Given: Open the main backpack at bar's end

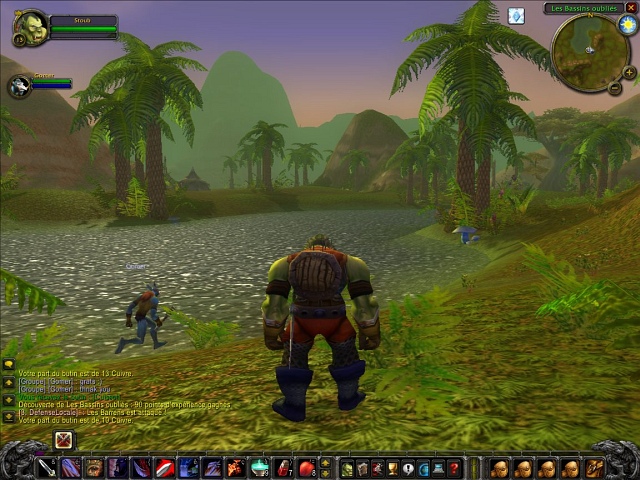Looking at the screenshot, I should click(594, 467).
